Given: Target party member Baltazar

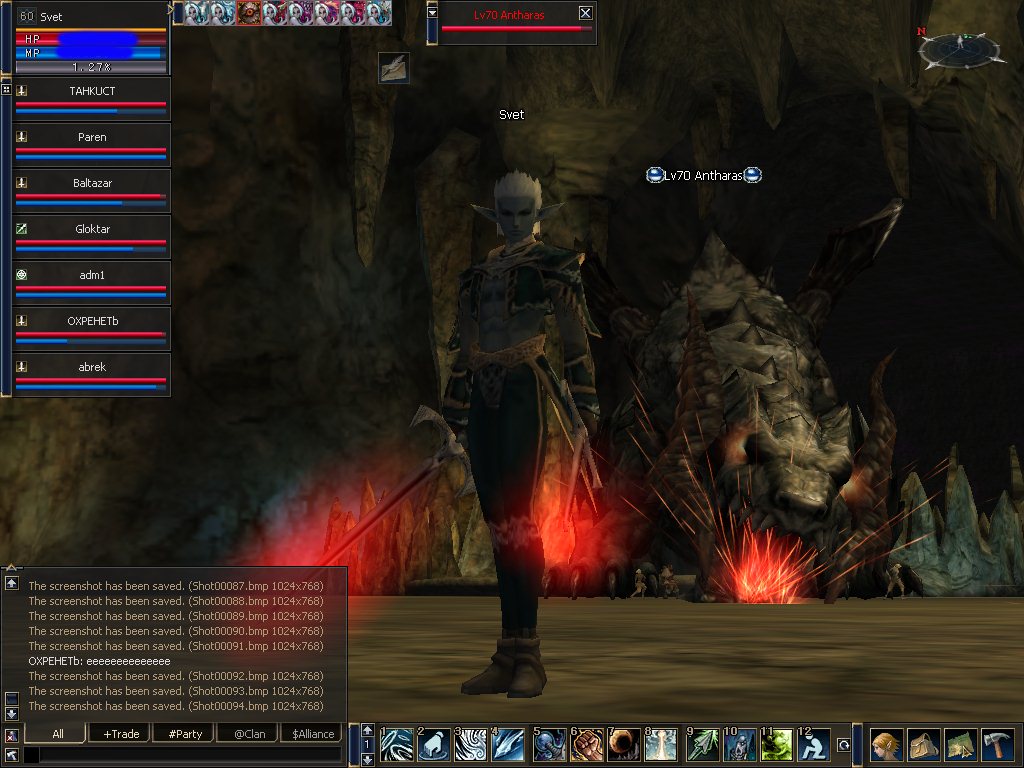Looking at the screenshot, I should tap(92, 184).
